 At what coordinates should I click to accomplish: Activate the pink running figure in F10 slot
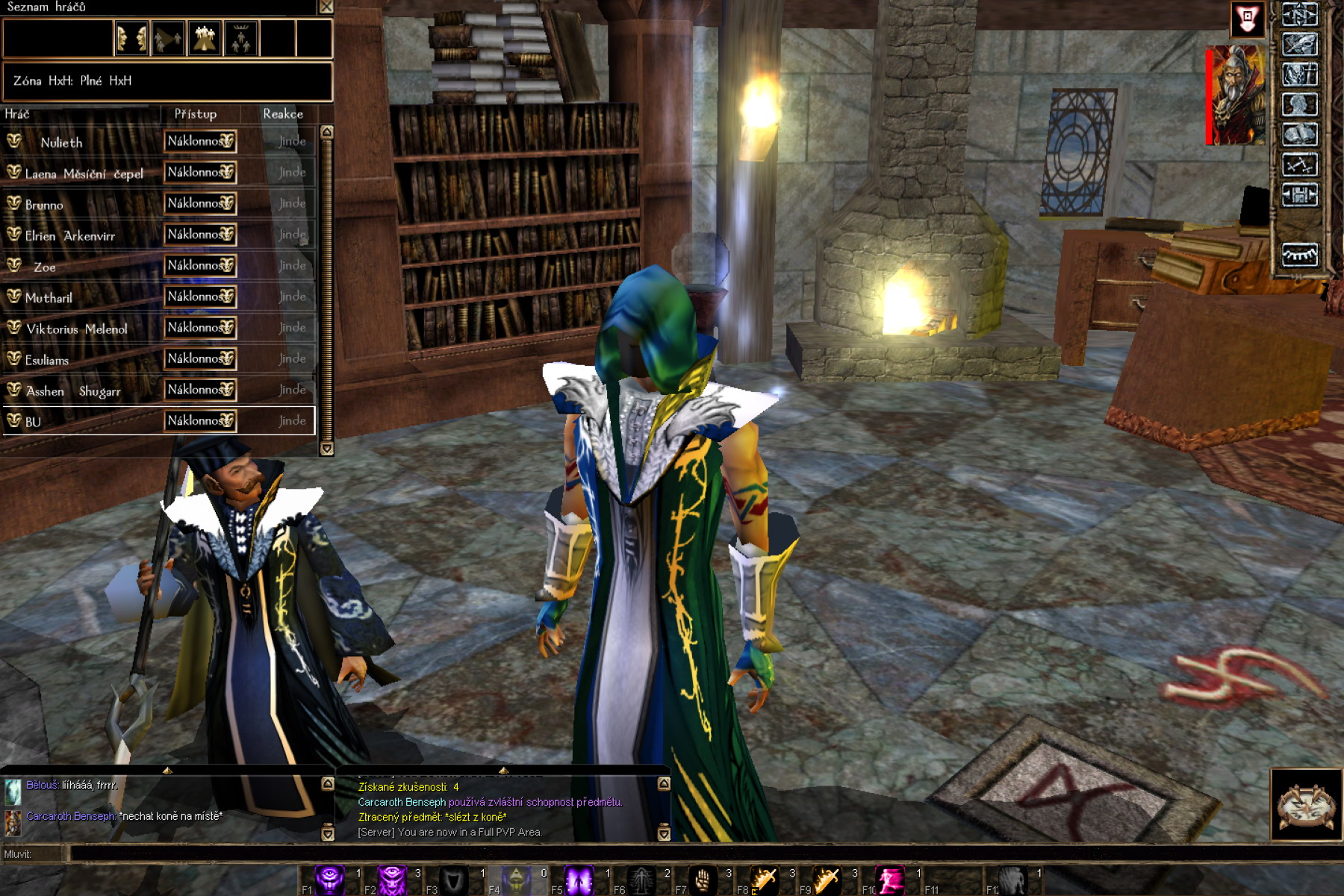click(x=890, y=880)
